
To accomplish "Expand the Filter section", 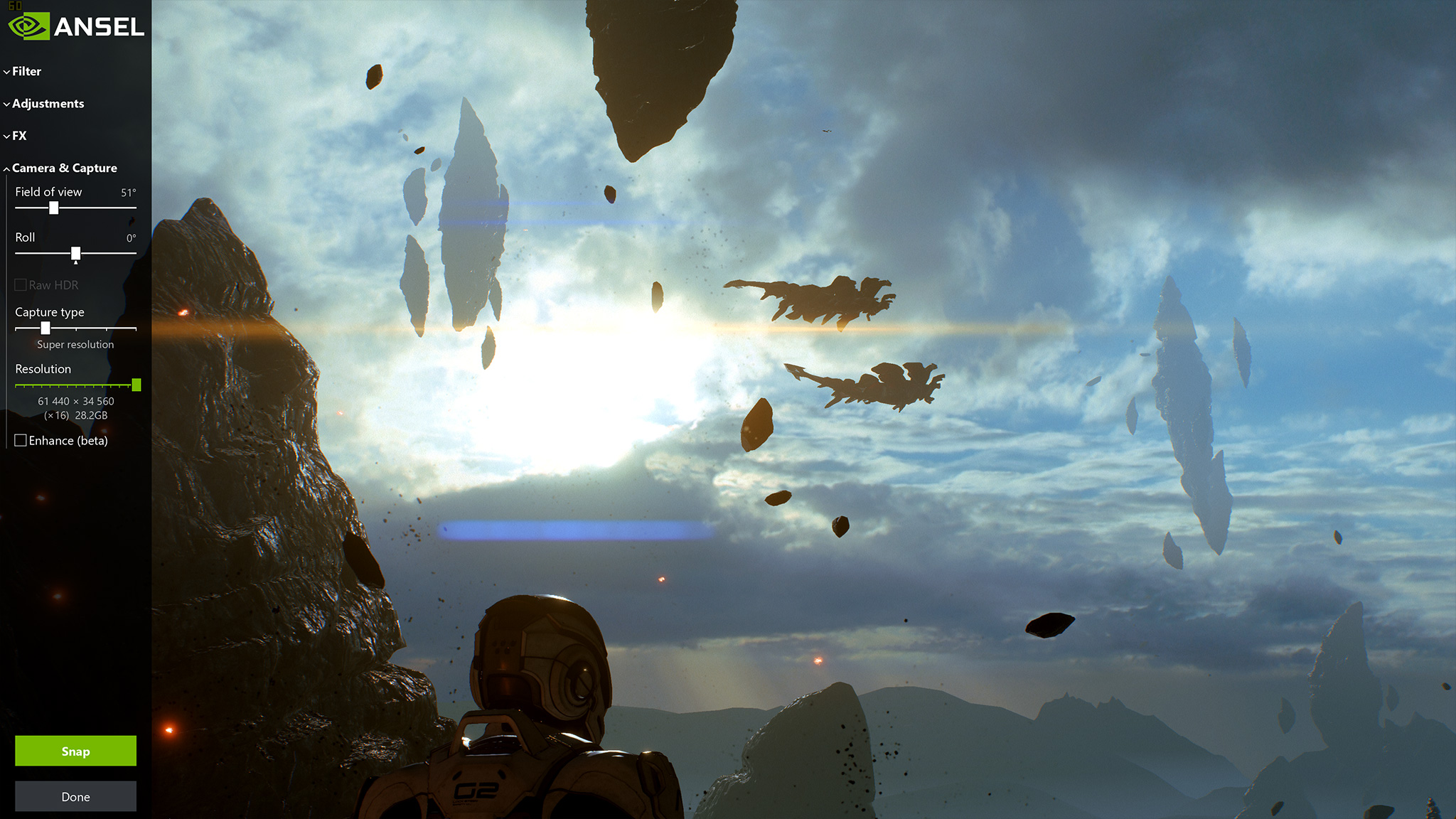I will [x=26, y=71].
